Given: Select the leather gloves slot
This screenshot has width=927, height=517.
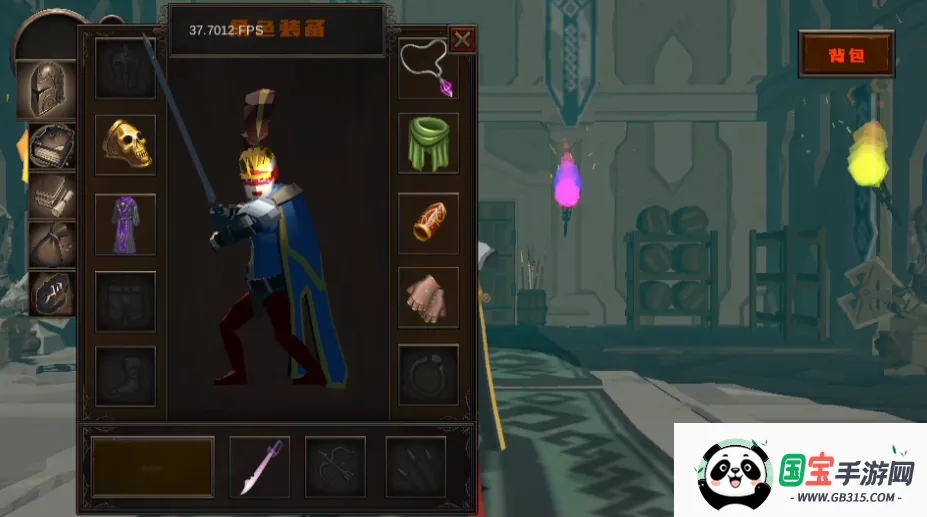Looking at the screenshot, I should [x=429, y=297].
